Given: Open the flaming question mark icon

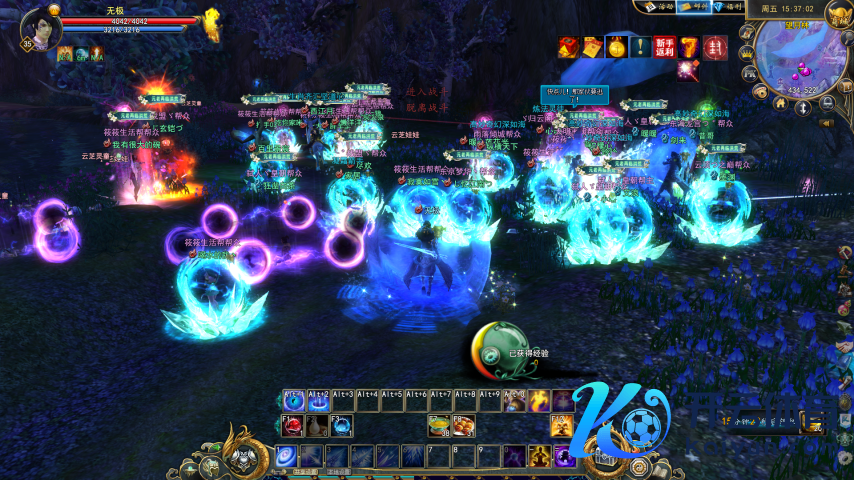Looking at the screenshot, I should coord(690,46).
